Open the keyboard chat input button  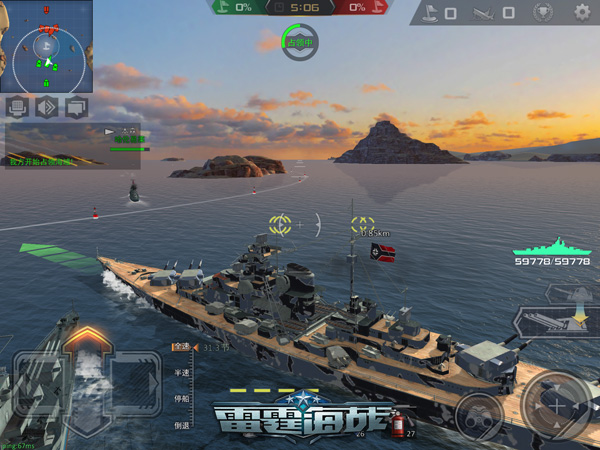(x=16, y=107)
